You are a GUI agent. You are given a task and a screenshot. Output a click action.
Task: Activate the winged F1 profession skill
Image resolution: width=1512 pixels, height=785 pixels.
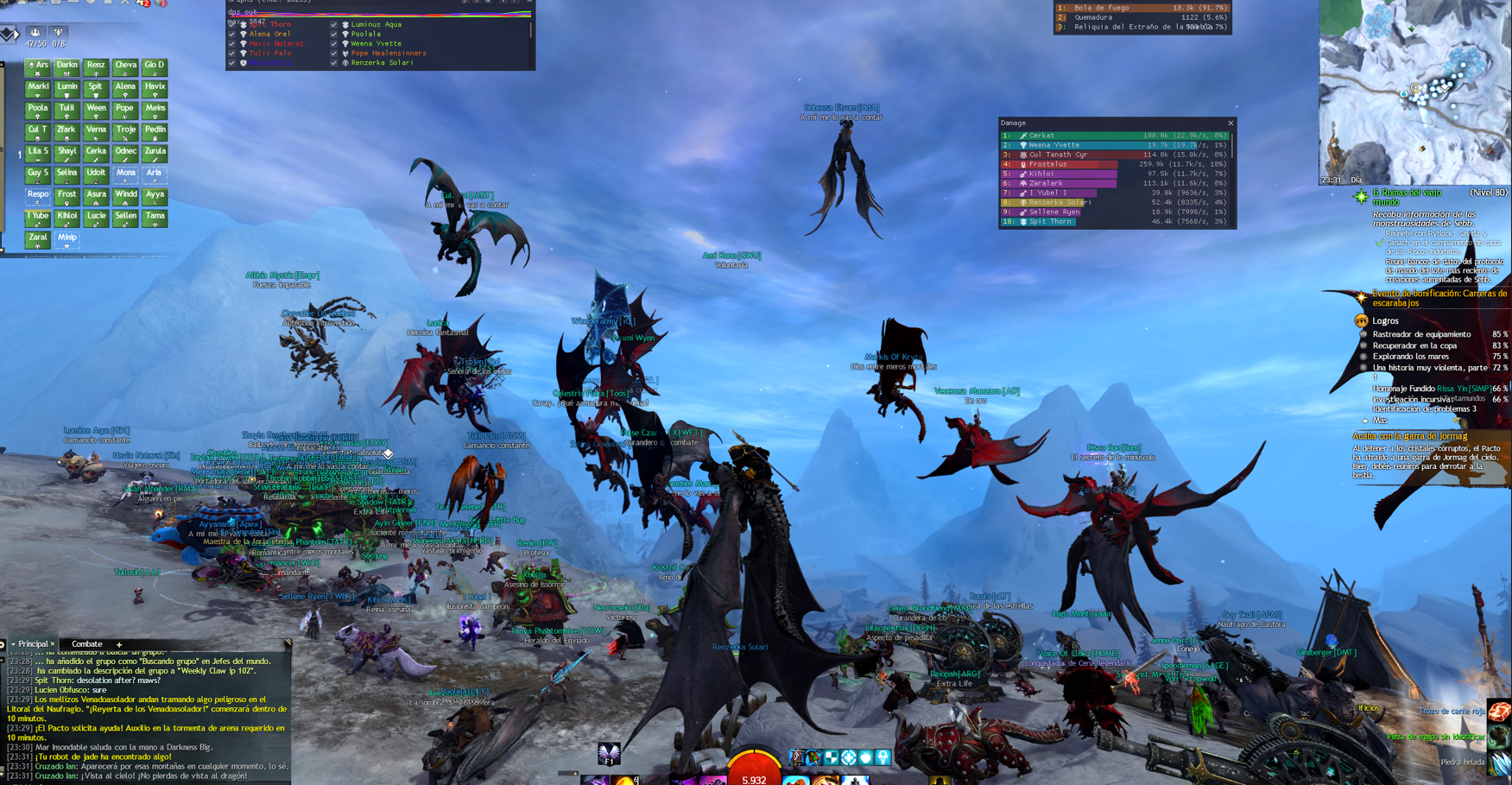point(609,754)
